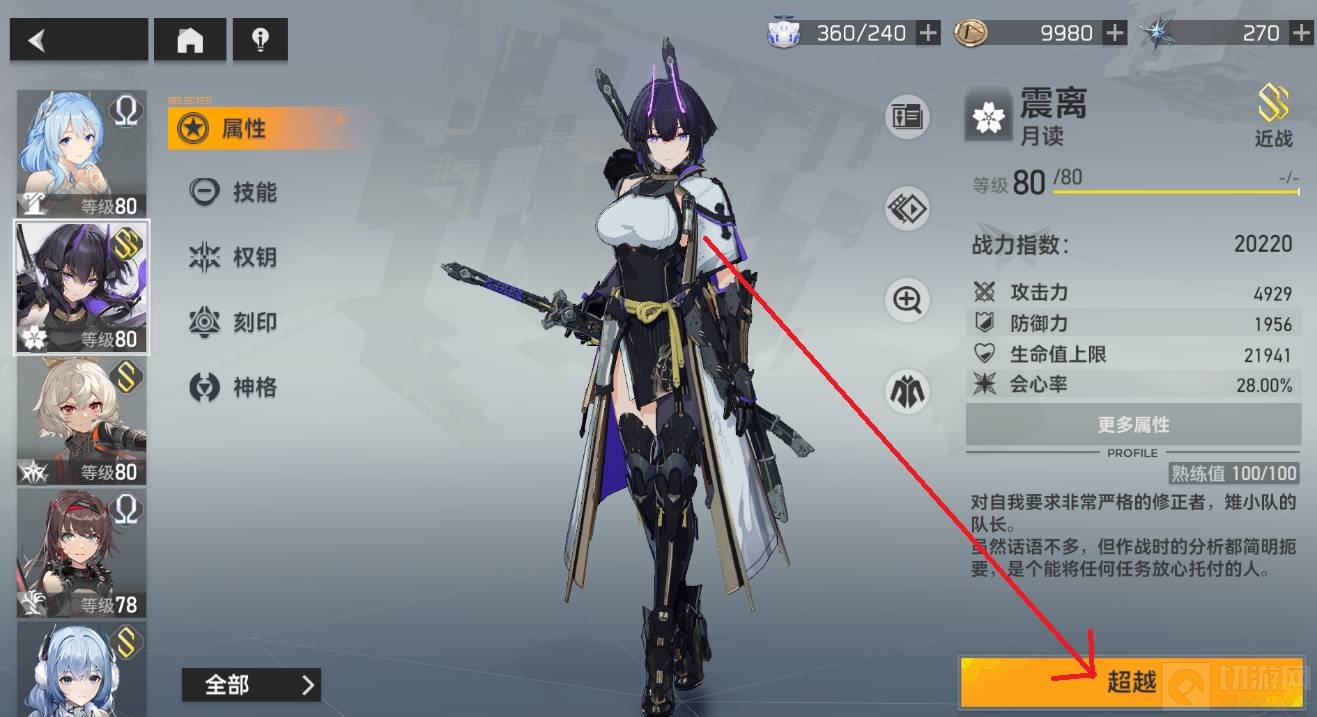Screen dimensions: 1317x717
Task: Choose the blonde red-eyed character portrait
Action: click(x=81, y=420)
